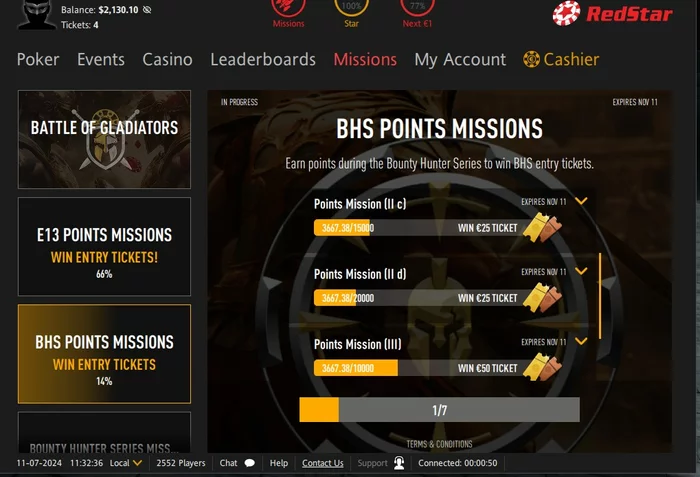
Task: Expand Points Mission (II c) details
Action: coord(581,202)
